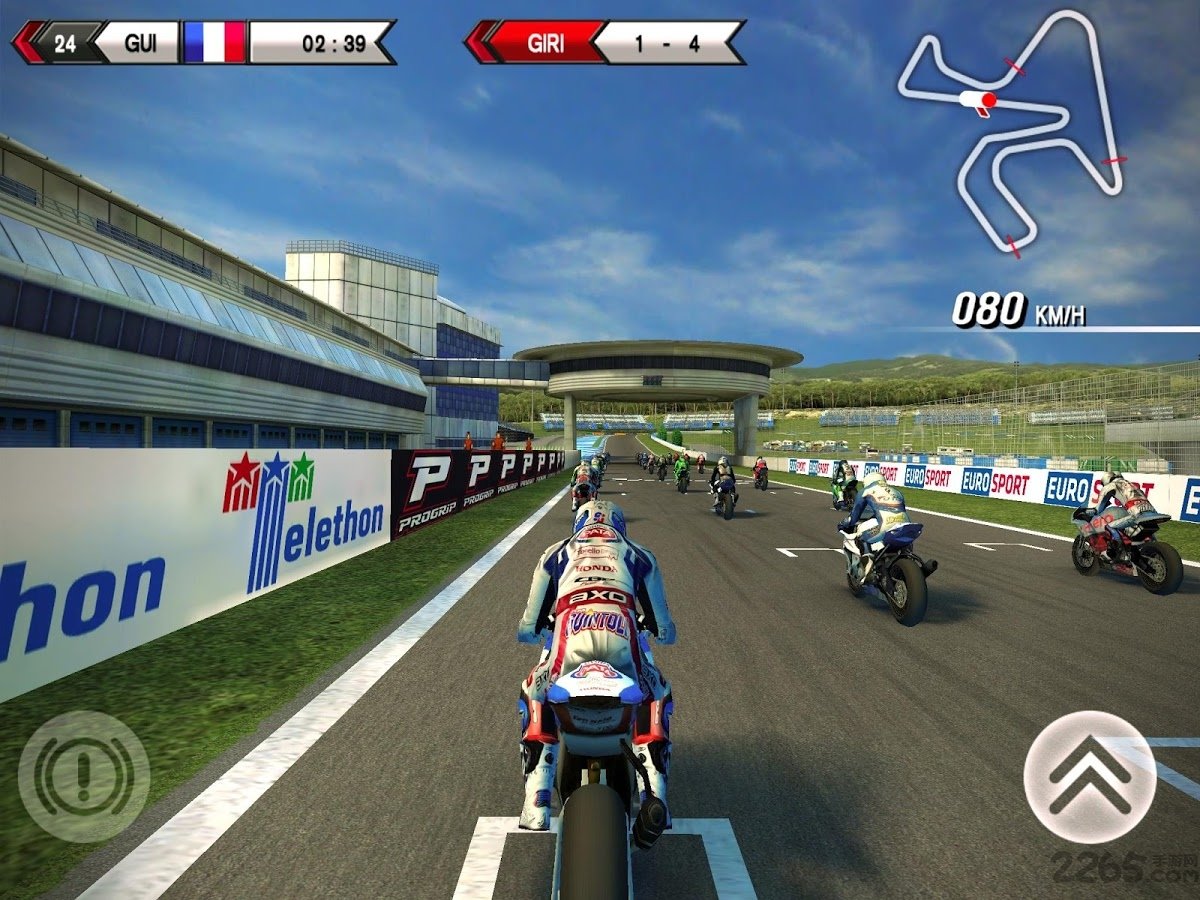Click the track layout minimap
The height and width of the screenshot is (900, 1200).
point(1010,130)
